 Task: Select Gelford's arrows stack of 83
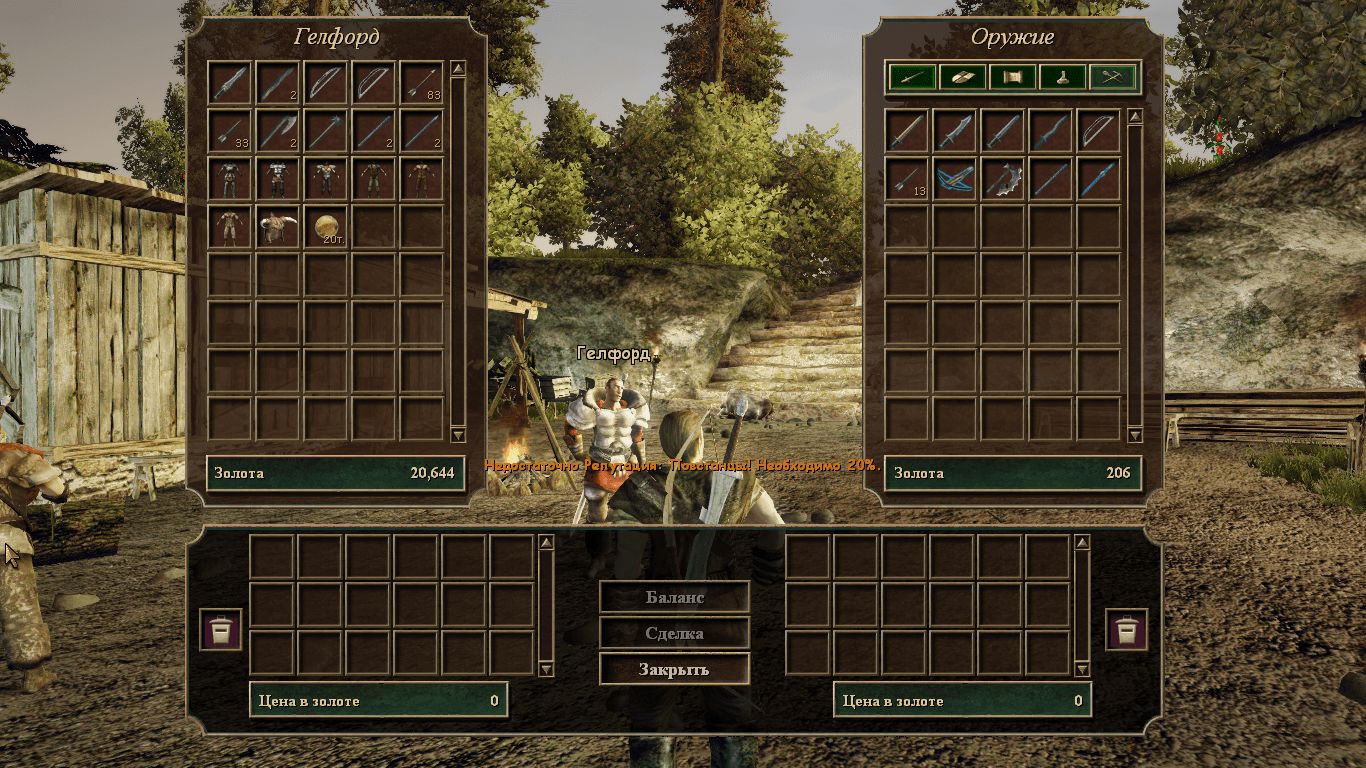click(422, 82)
